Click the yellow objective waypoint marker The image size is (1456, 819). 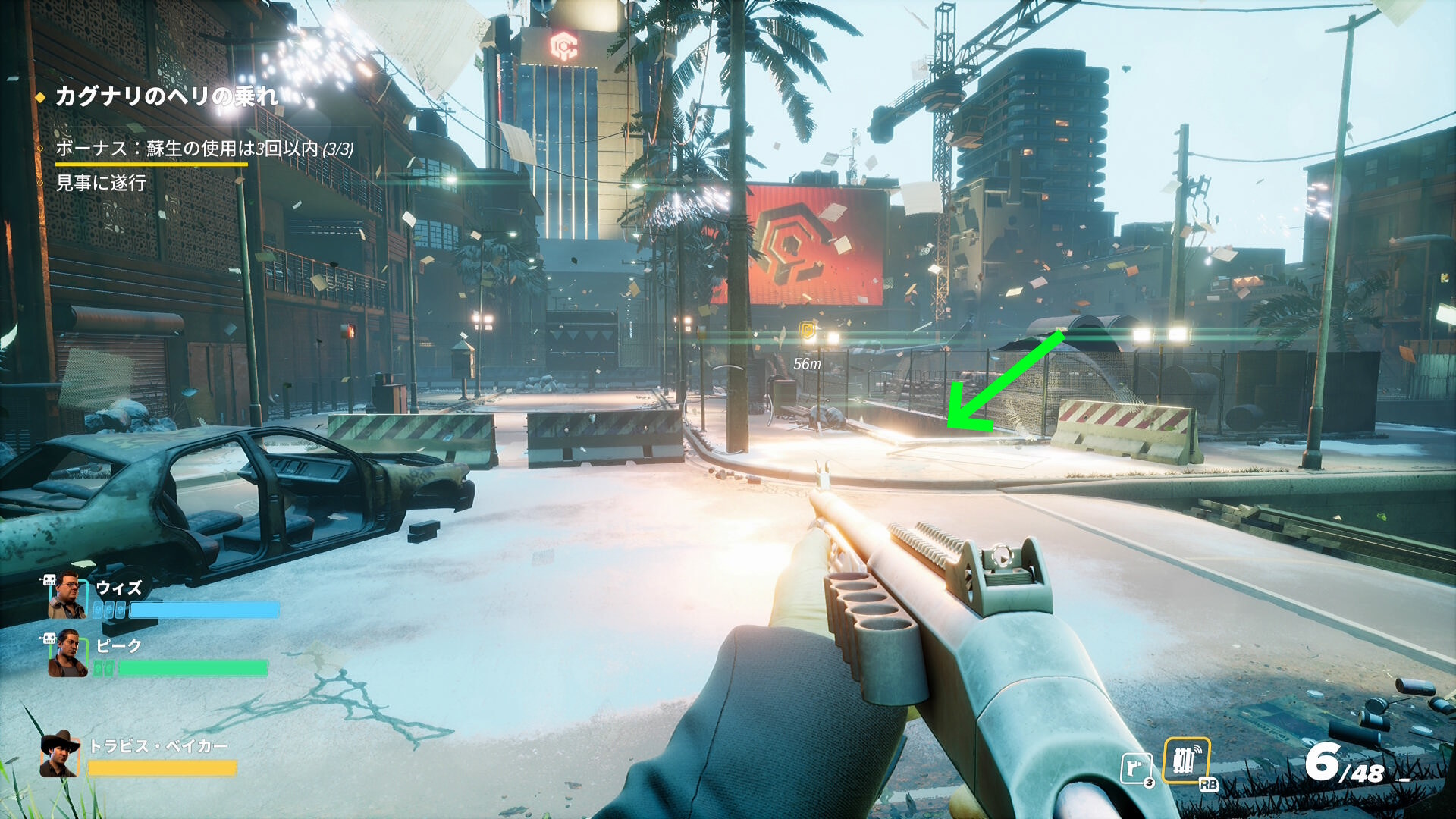coord(808,331)
